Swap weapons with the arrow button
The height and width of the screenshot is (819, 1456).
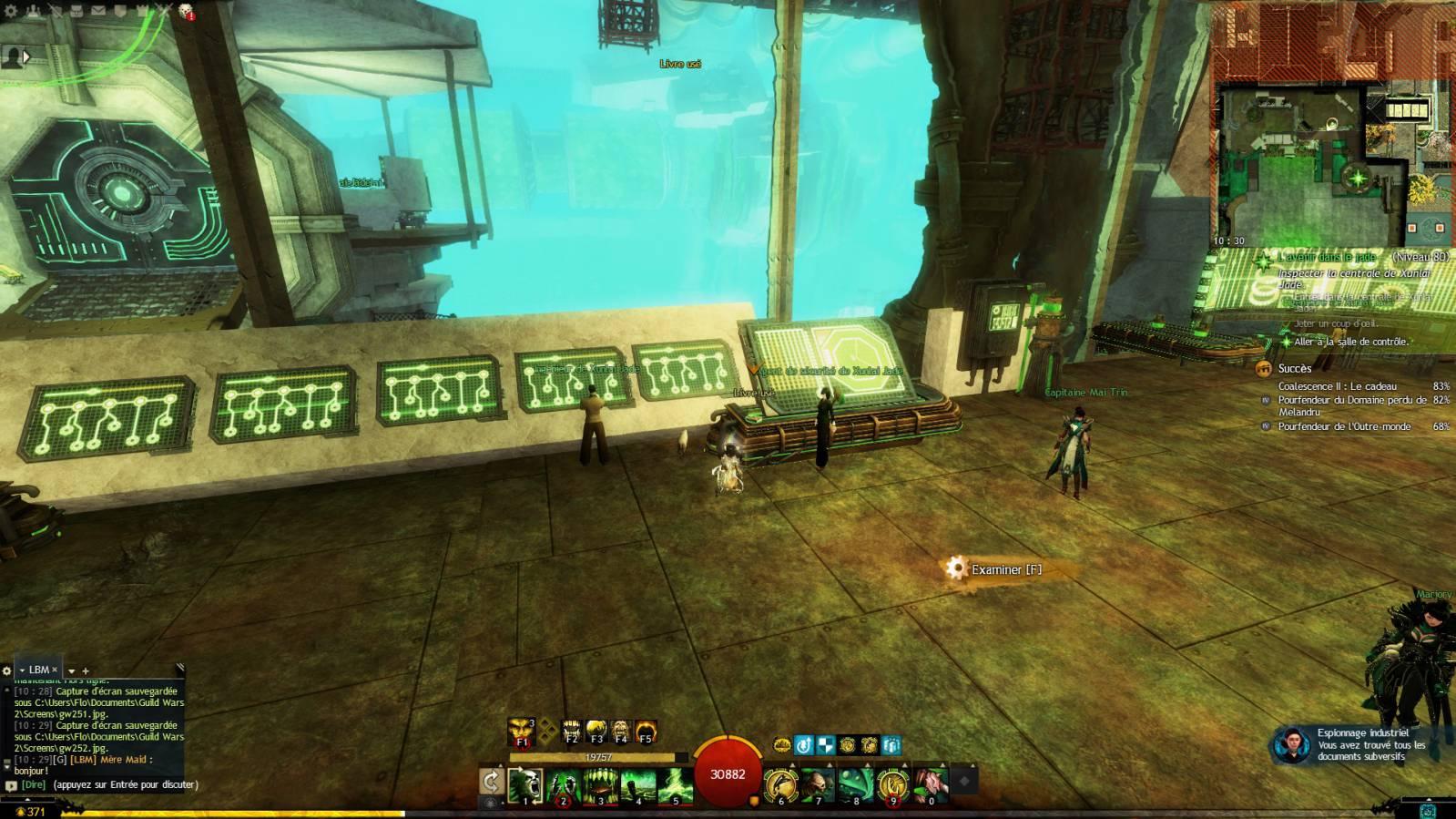492,783
